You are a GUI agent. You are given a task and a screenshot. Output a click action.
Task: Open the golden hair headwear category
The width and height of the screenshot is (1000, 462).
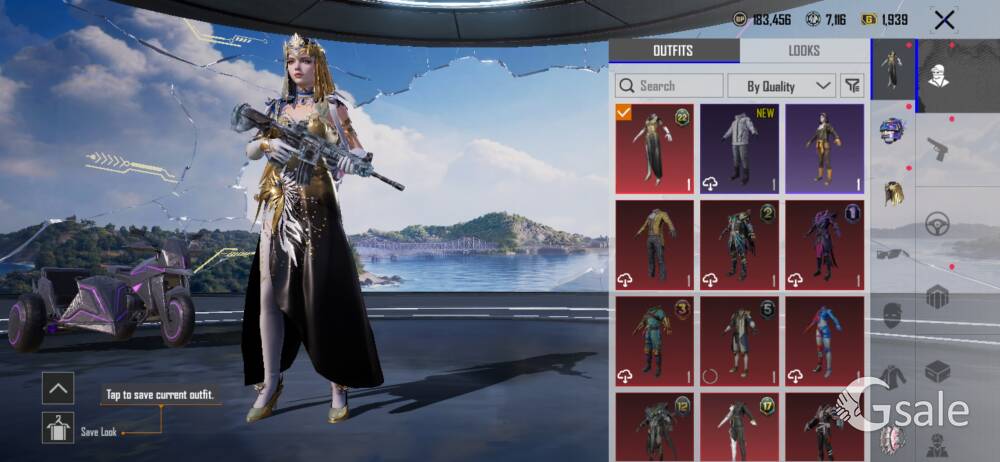tap(893, 192)
